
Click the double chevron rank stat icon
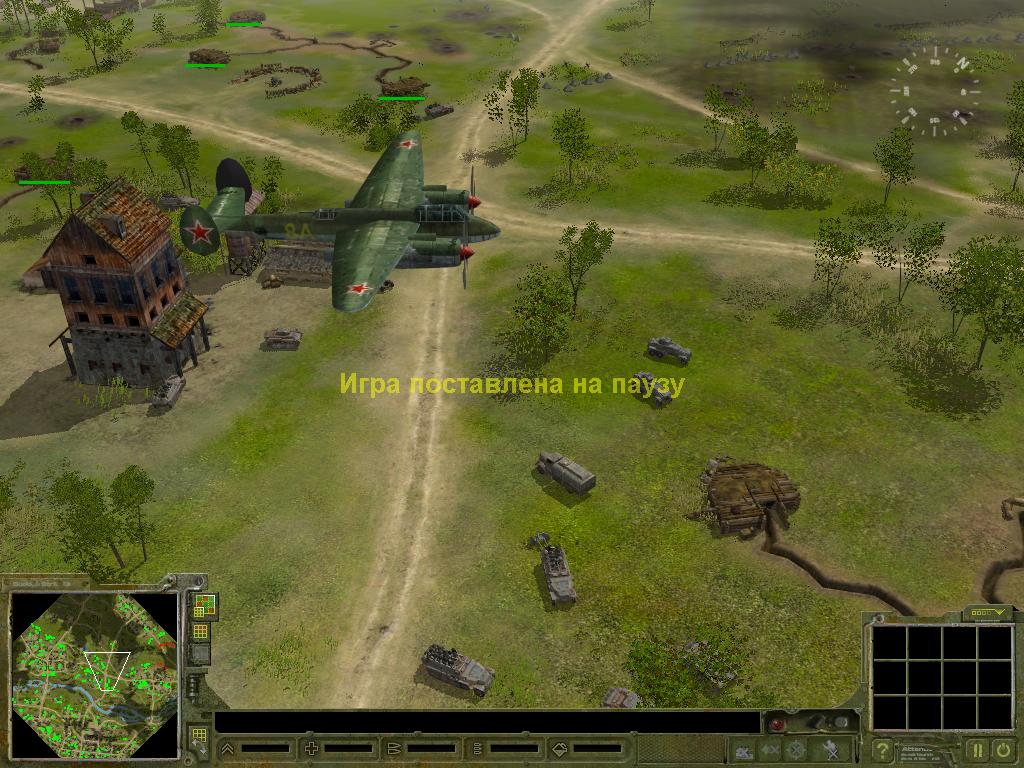tap(228, 748)
